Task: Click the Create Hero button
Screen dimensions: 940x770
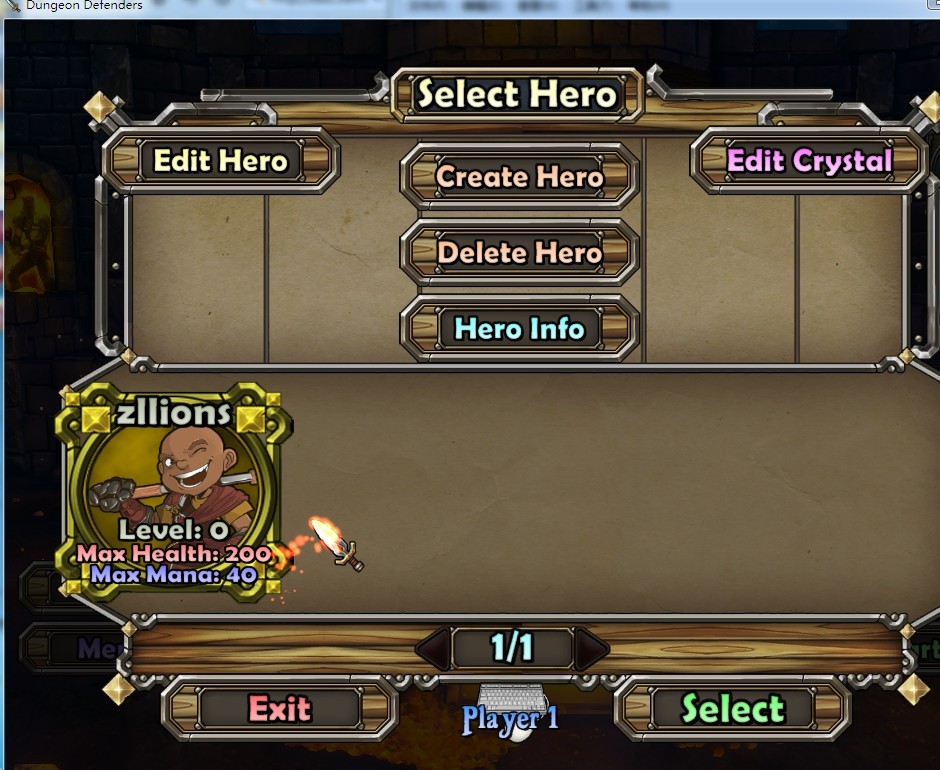Action: click(519, 177)
